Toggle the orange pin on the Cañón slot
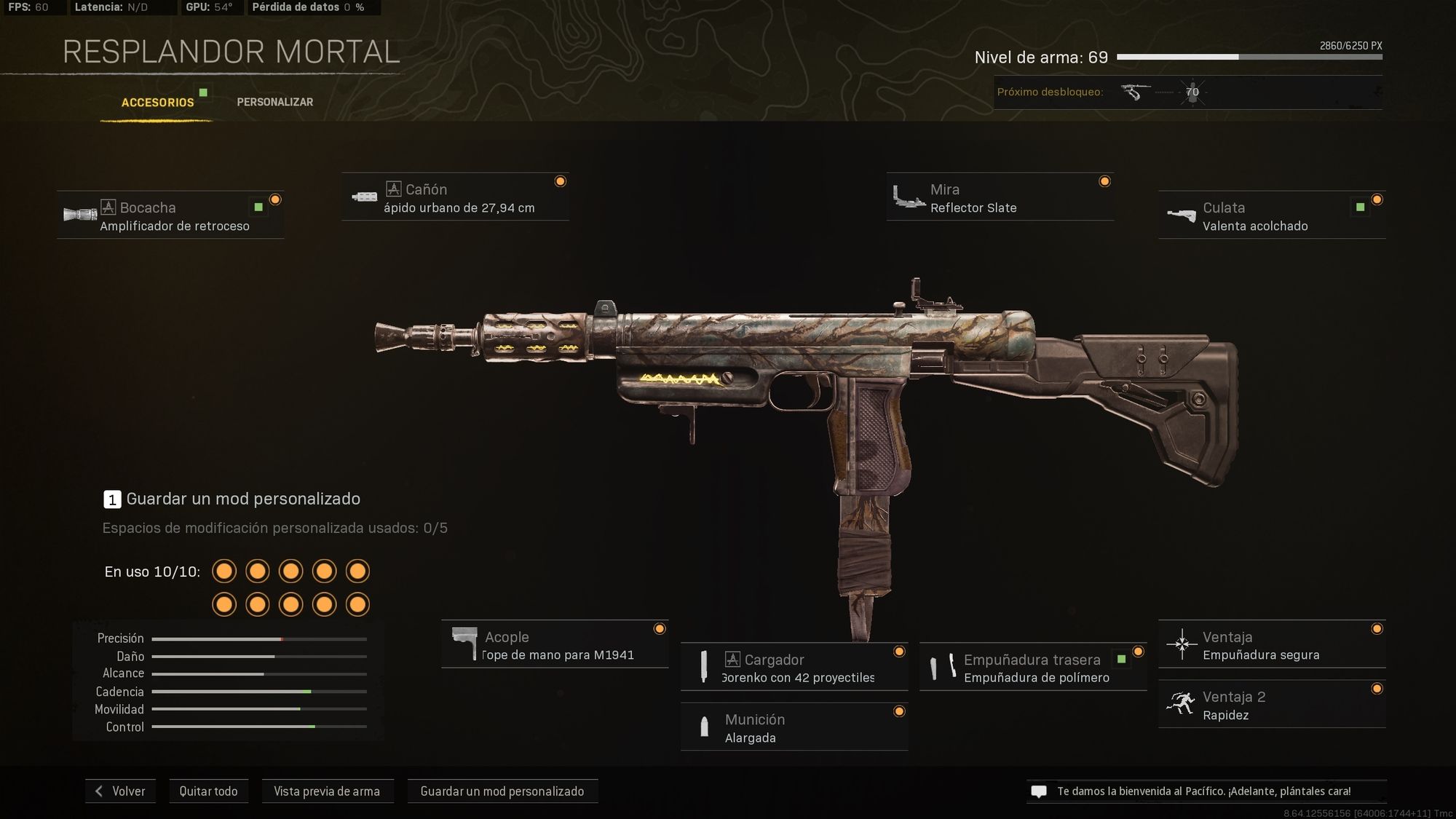 pos(561,181)
